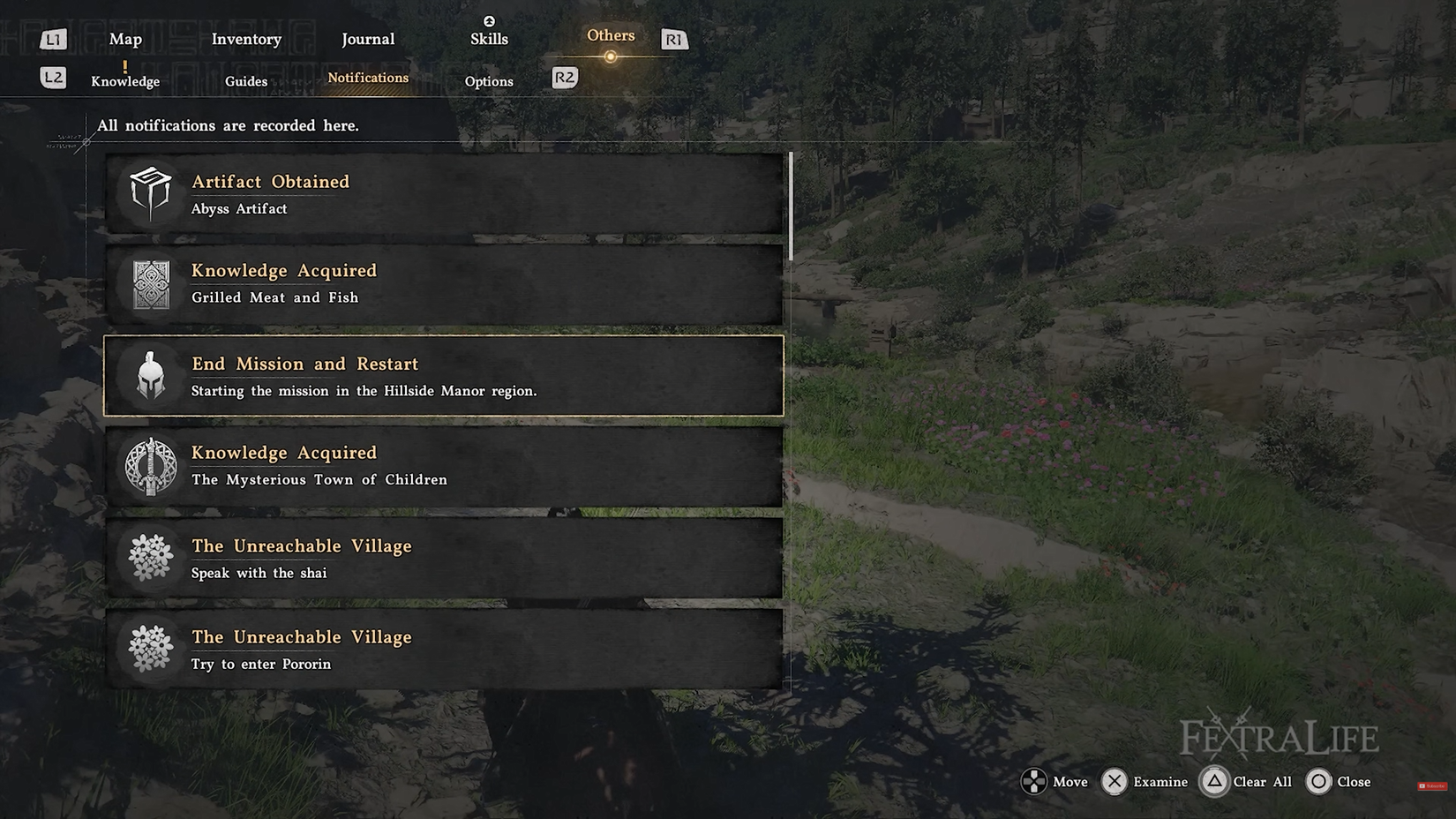Click the Clear All button
This screenshot has width=1456, height=819.
pyautogui.click(x=1262, y=781)
